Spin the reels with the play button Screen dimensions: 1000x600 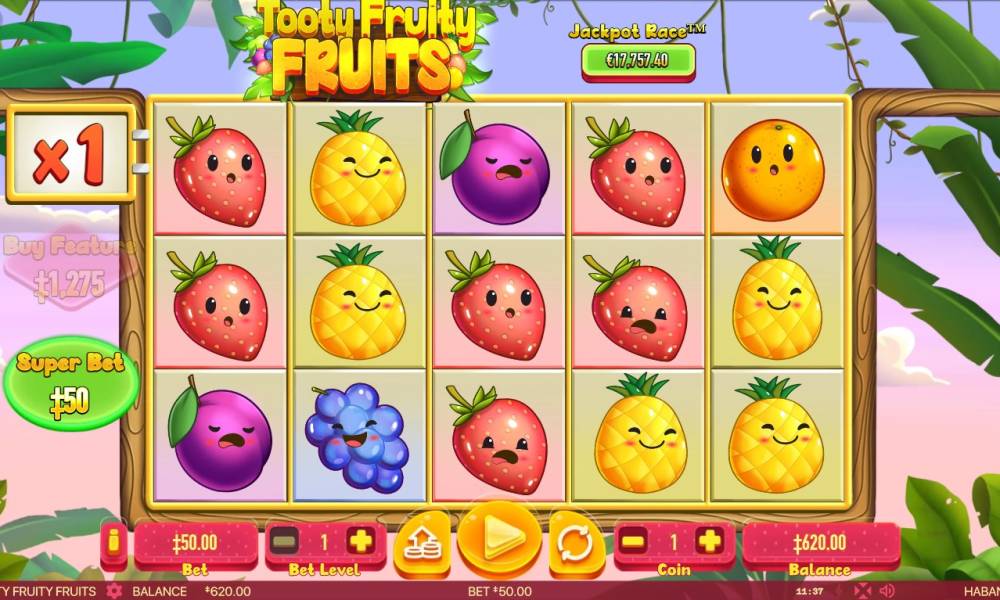(x=499, y=540)
